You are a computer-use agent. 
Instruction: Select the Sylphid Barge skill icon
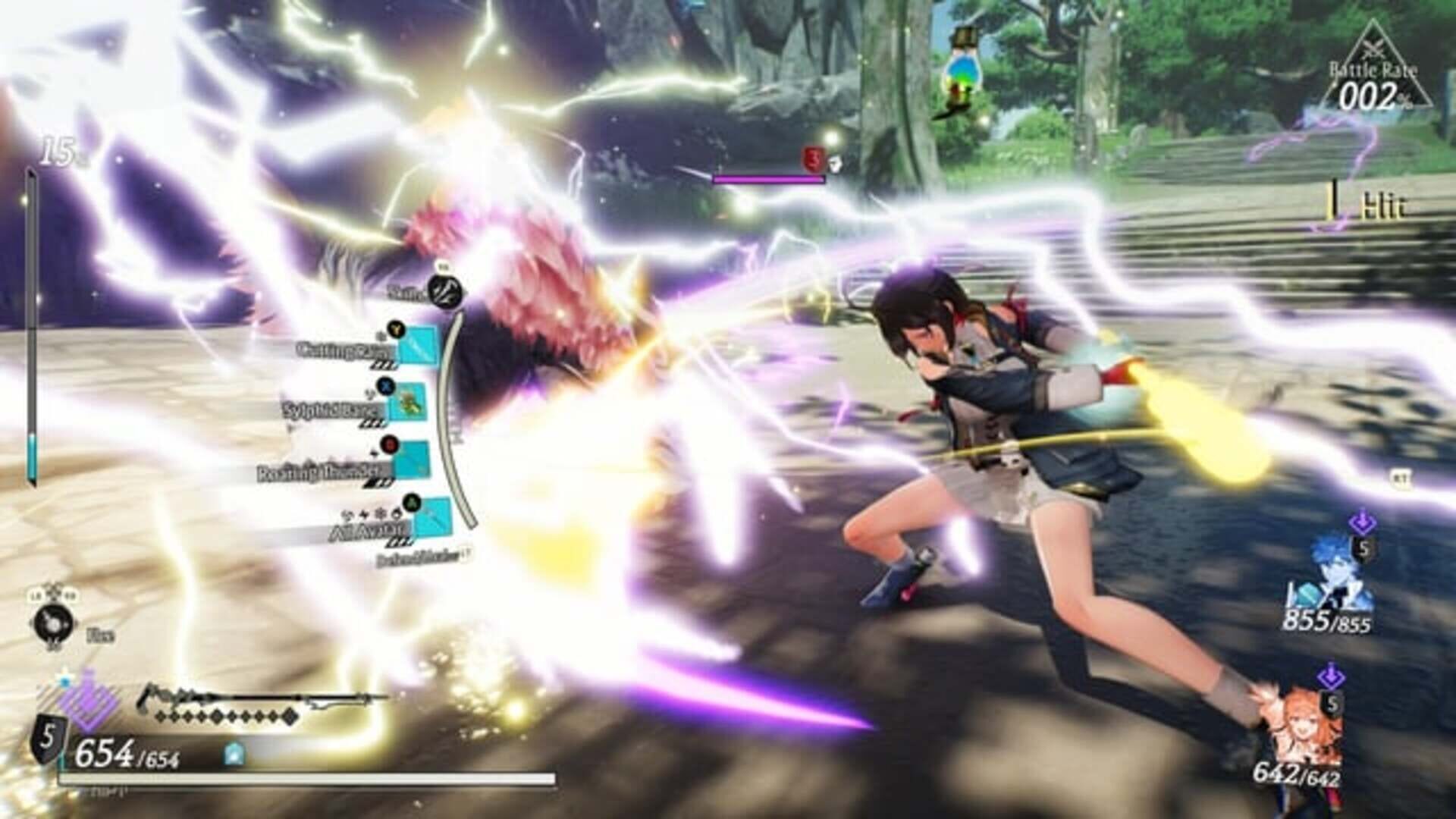(x=409, y=401)
